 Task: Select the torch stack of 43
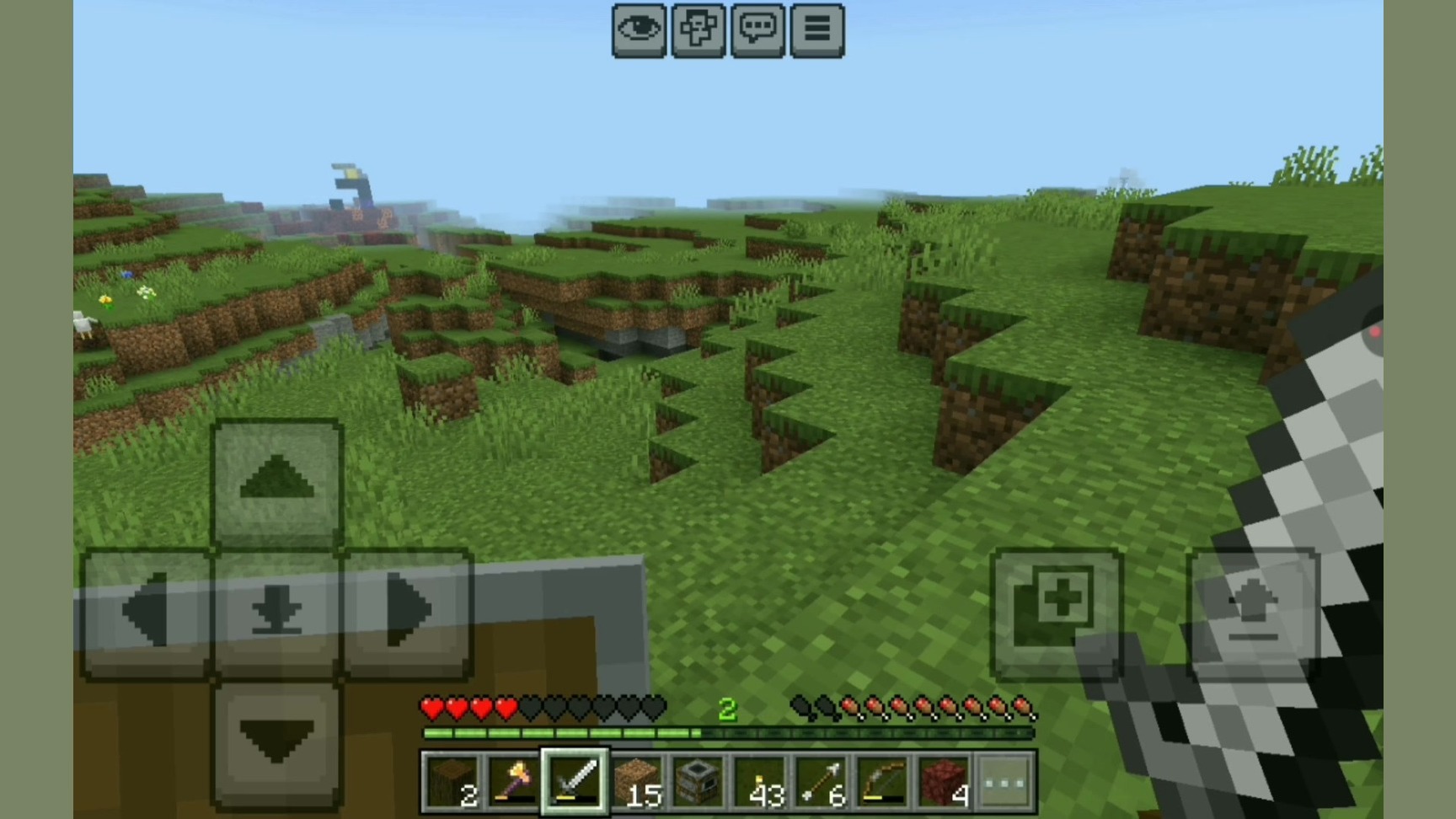759,782
